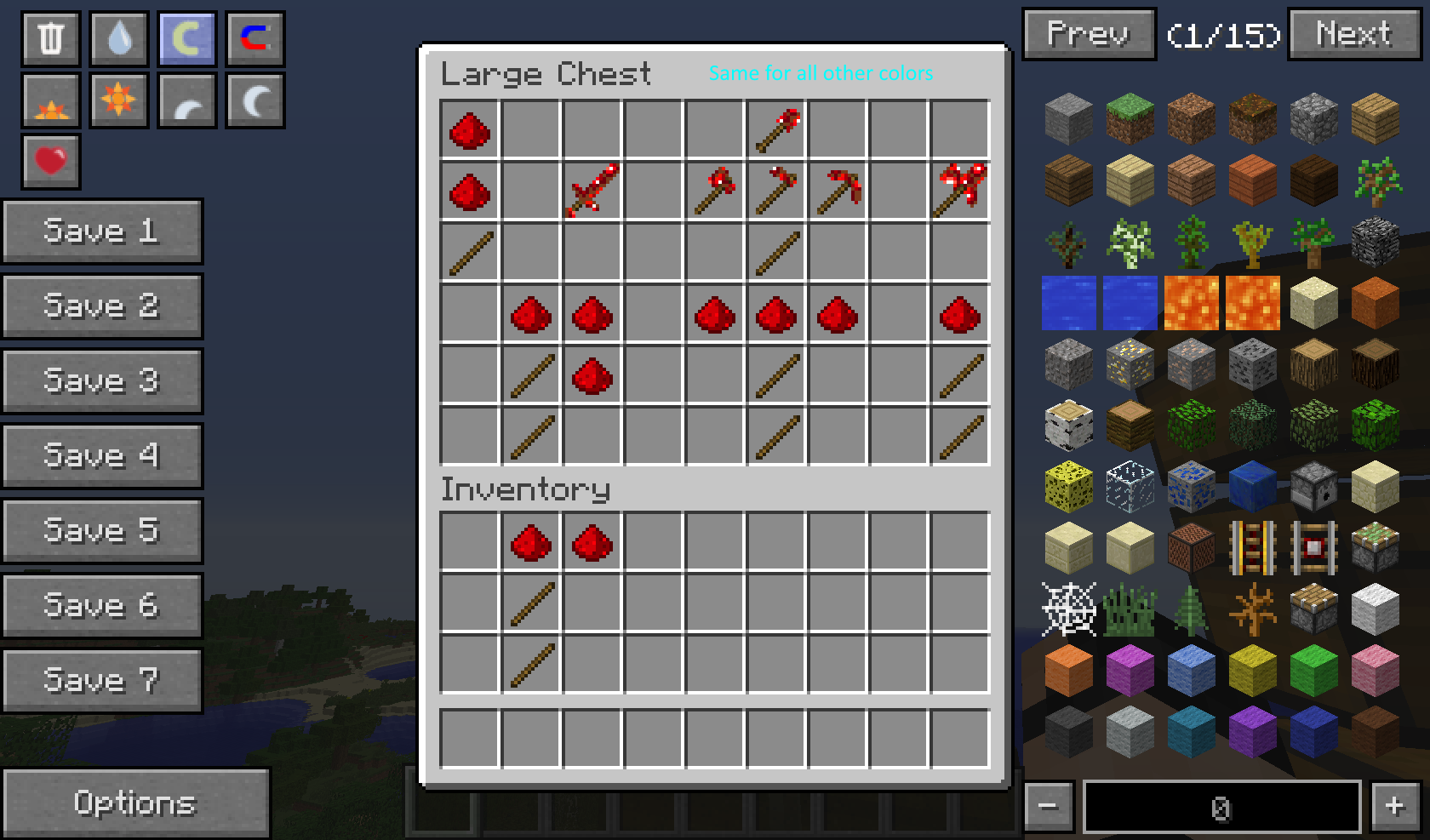Toggle rain using the raindrop button
The height and width of the screenshot is (840, 1430).
(x=118, y=38)
